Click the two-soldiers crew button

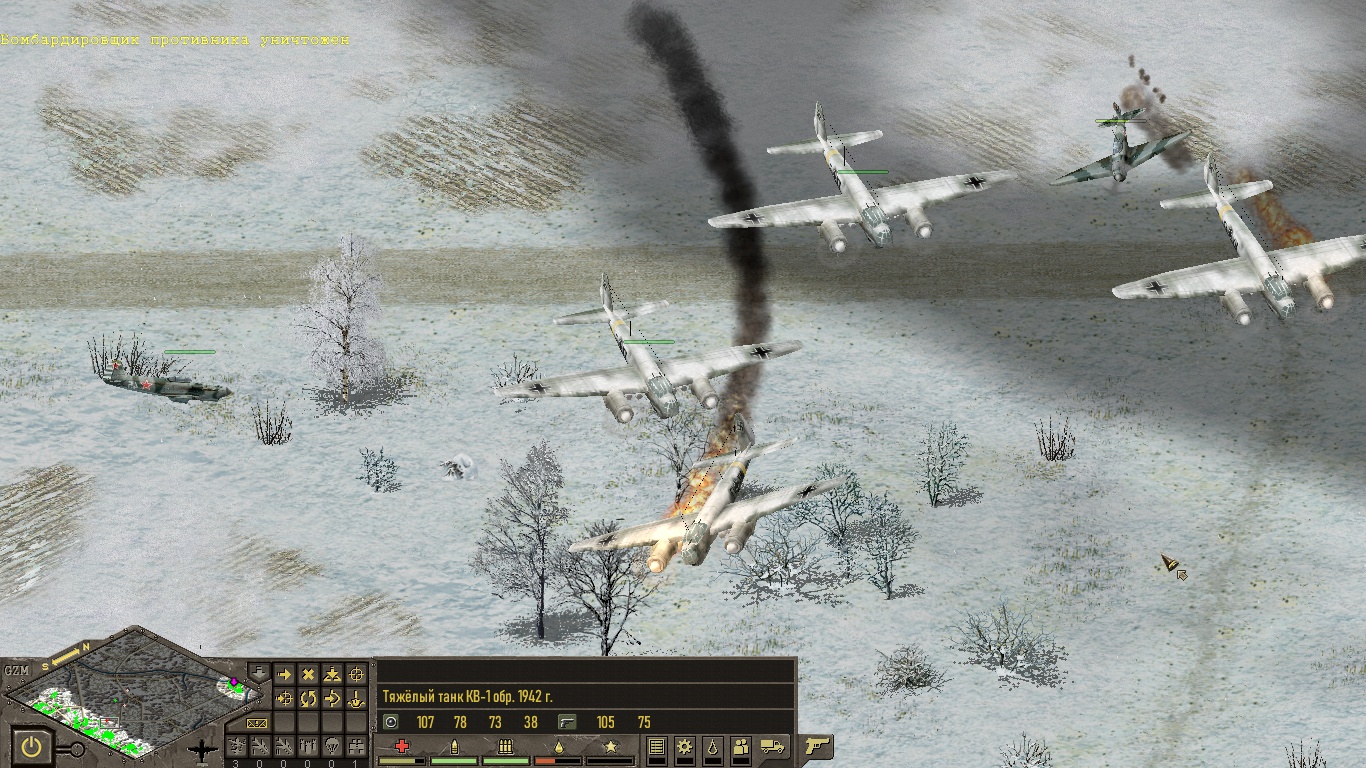click(741, 746)
